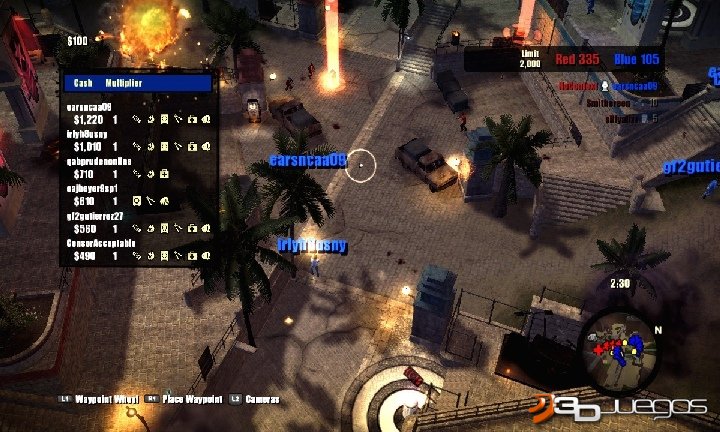Pick the scoreboard player with $710 cash
This screenshot has width=720, height=432.
pyautogui.click(x=138, y=167)
